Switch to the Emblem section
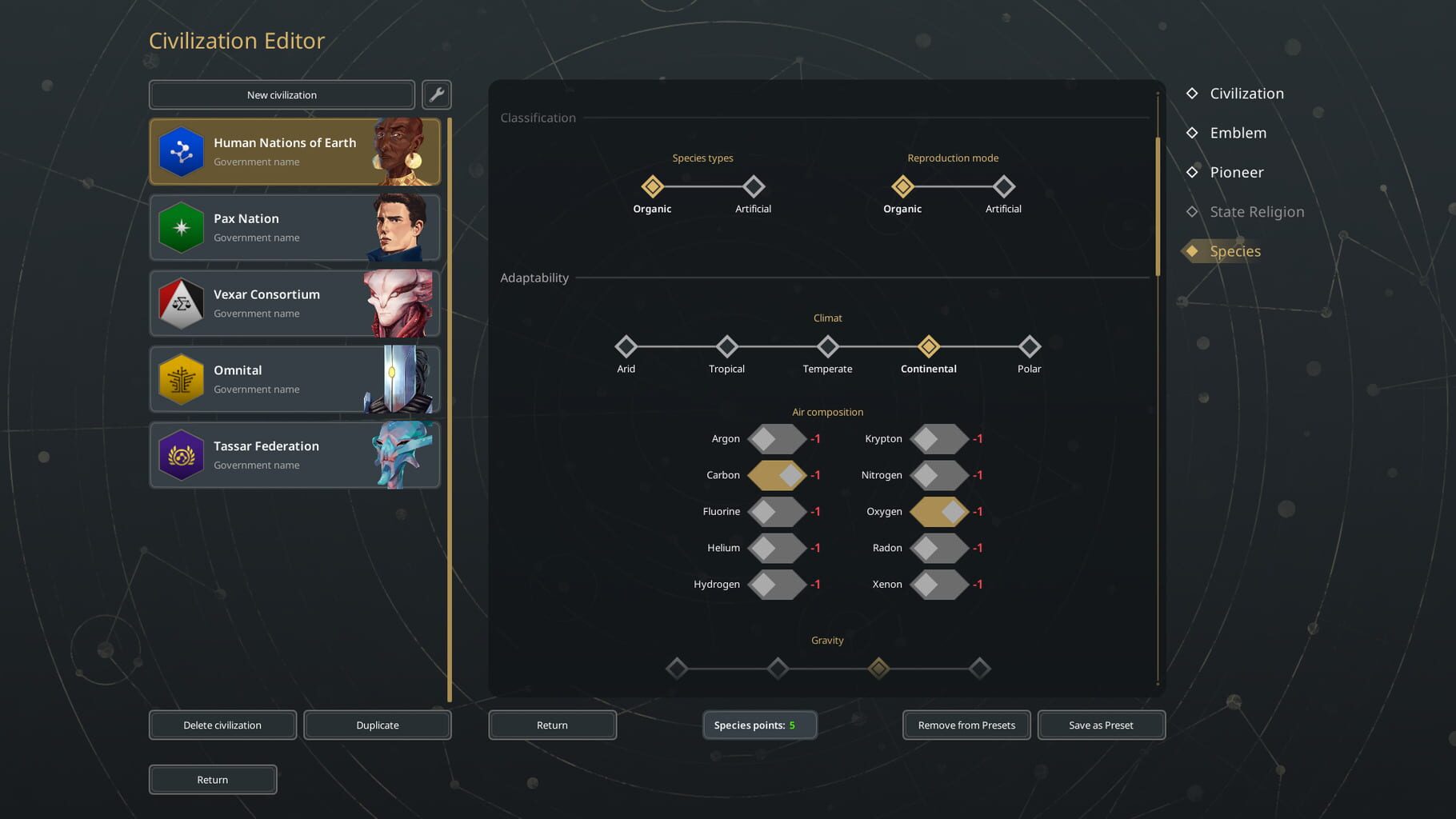Screen dimensions: 1456x819 pyautogui.click(x=1238, y=133)
